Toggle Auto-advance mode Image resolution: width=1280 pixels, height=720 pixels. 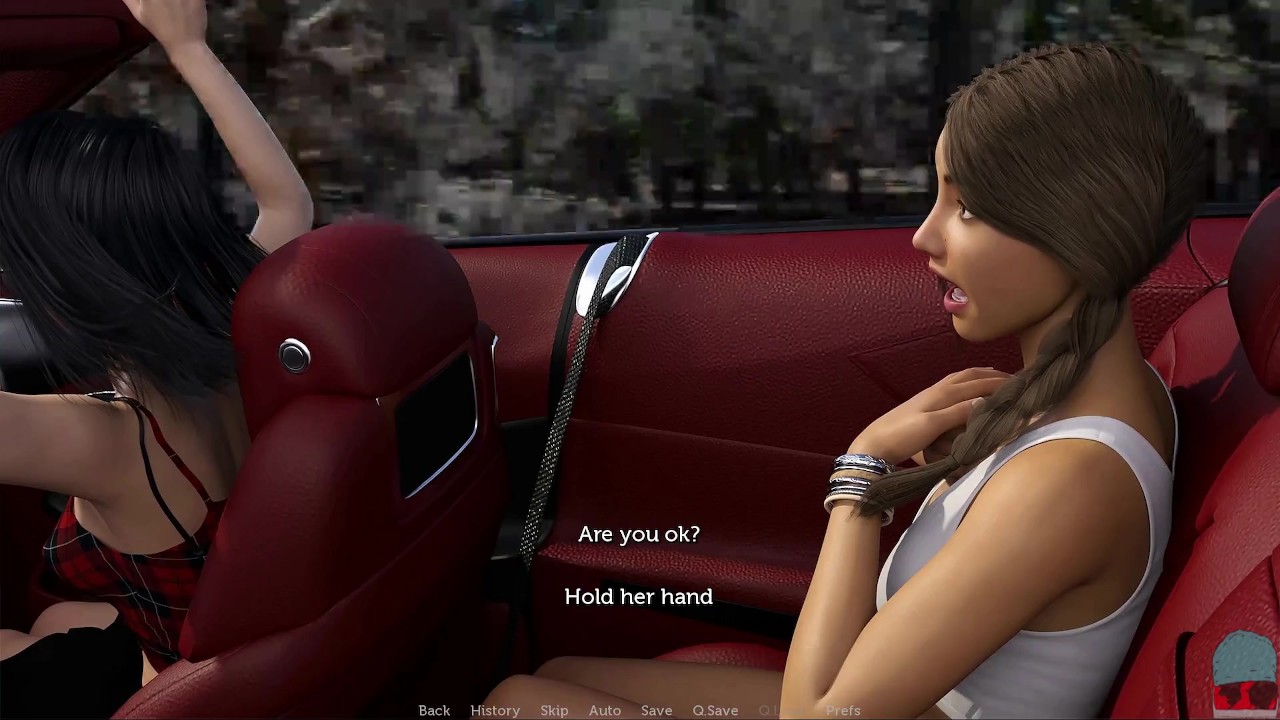point(605,710)
